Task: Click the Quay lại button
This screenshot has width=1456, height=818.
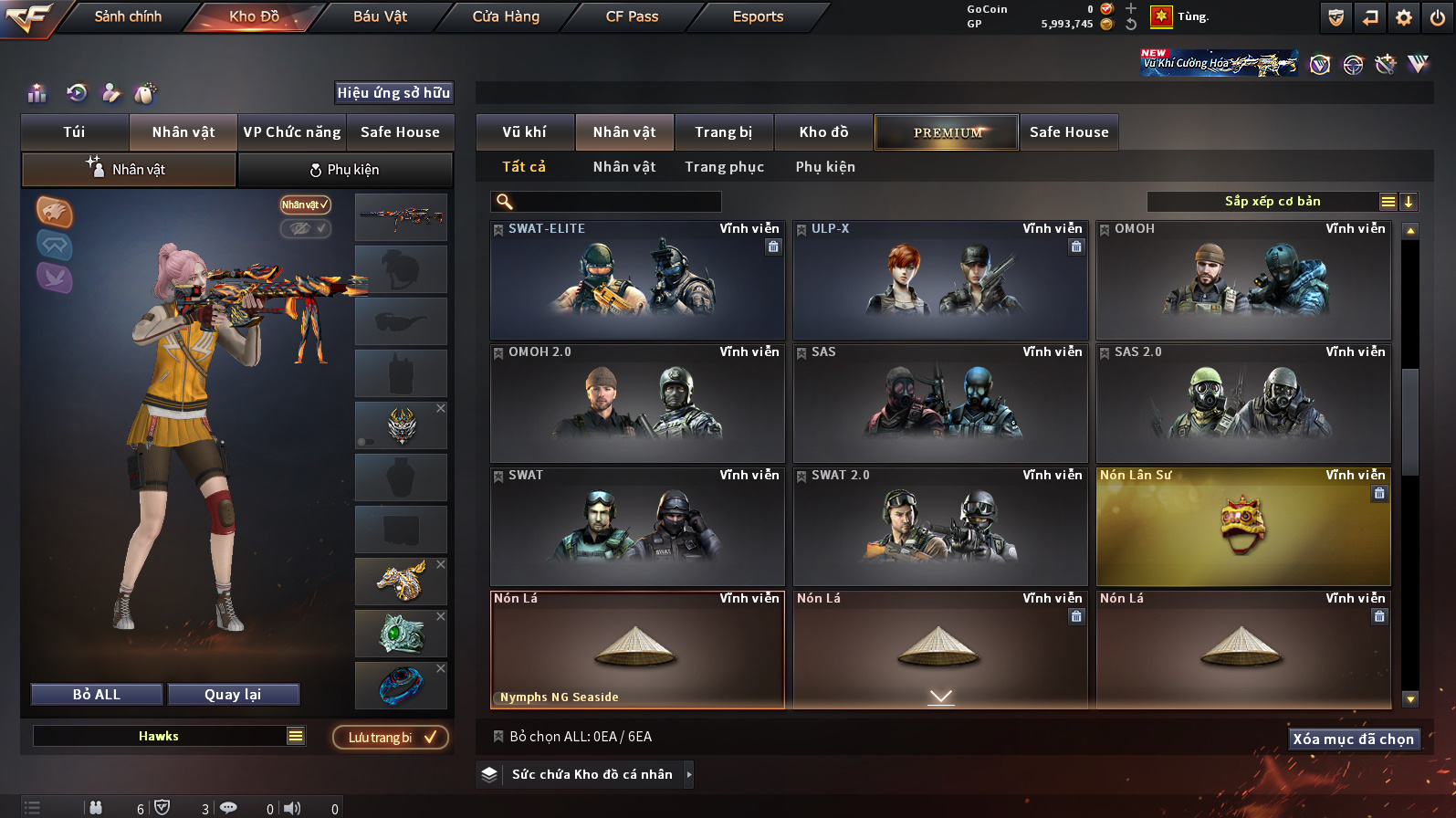Action: tap(233, 695)
